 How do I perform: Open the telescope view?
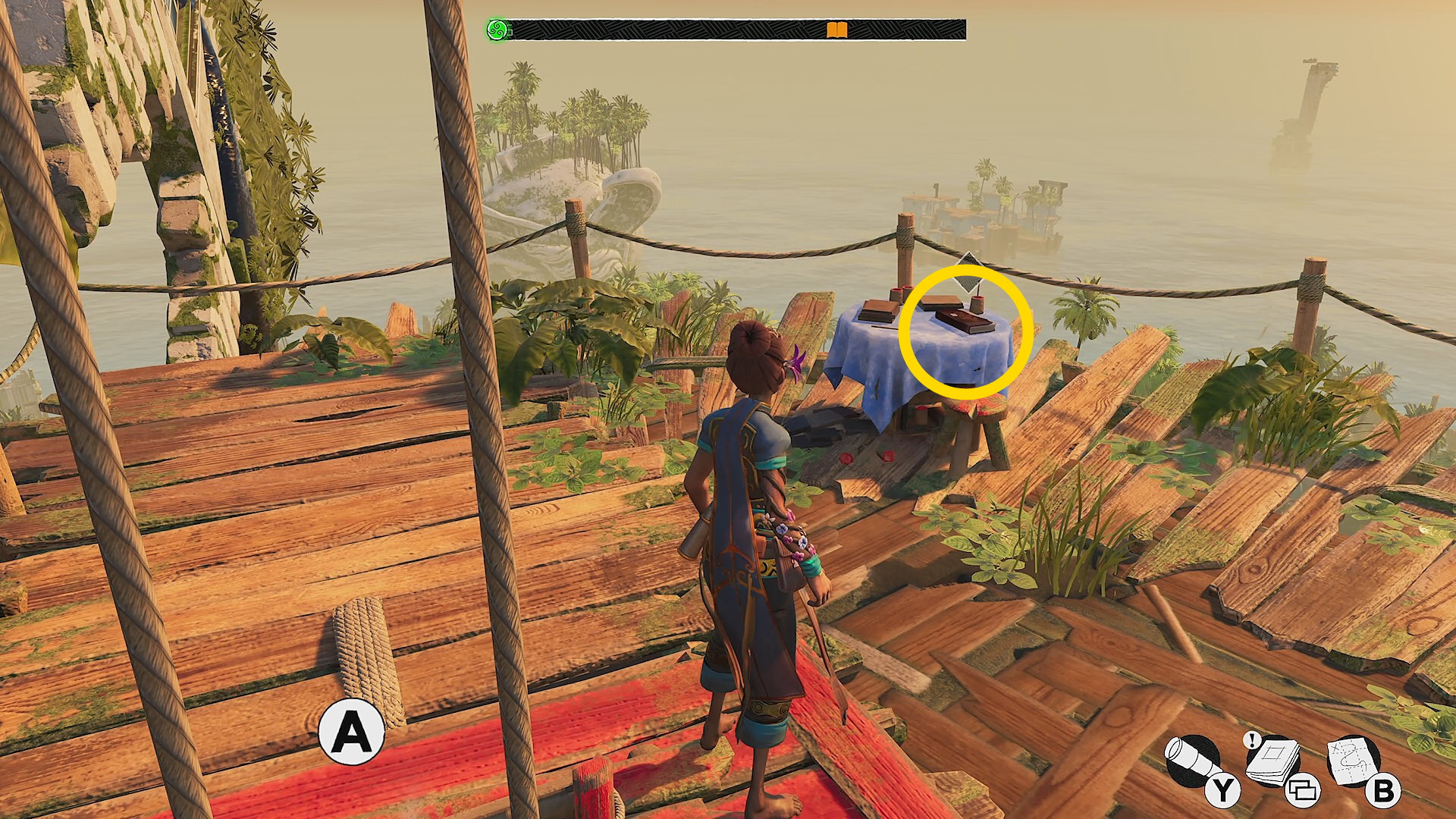click(x=1192, y=761)
